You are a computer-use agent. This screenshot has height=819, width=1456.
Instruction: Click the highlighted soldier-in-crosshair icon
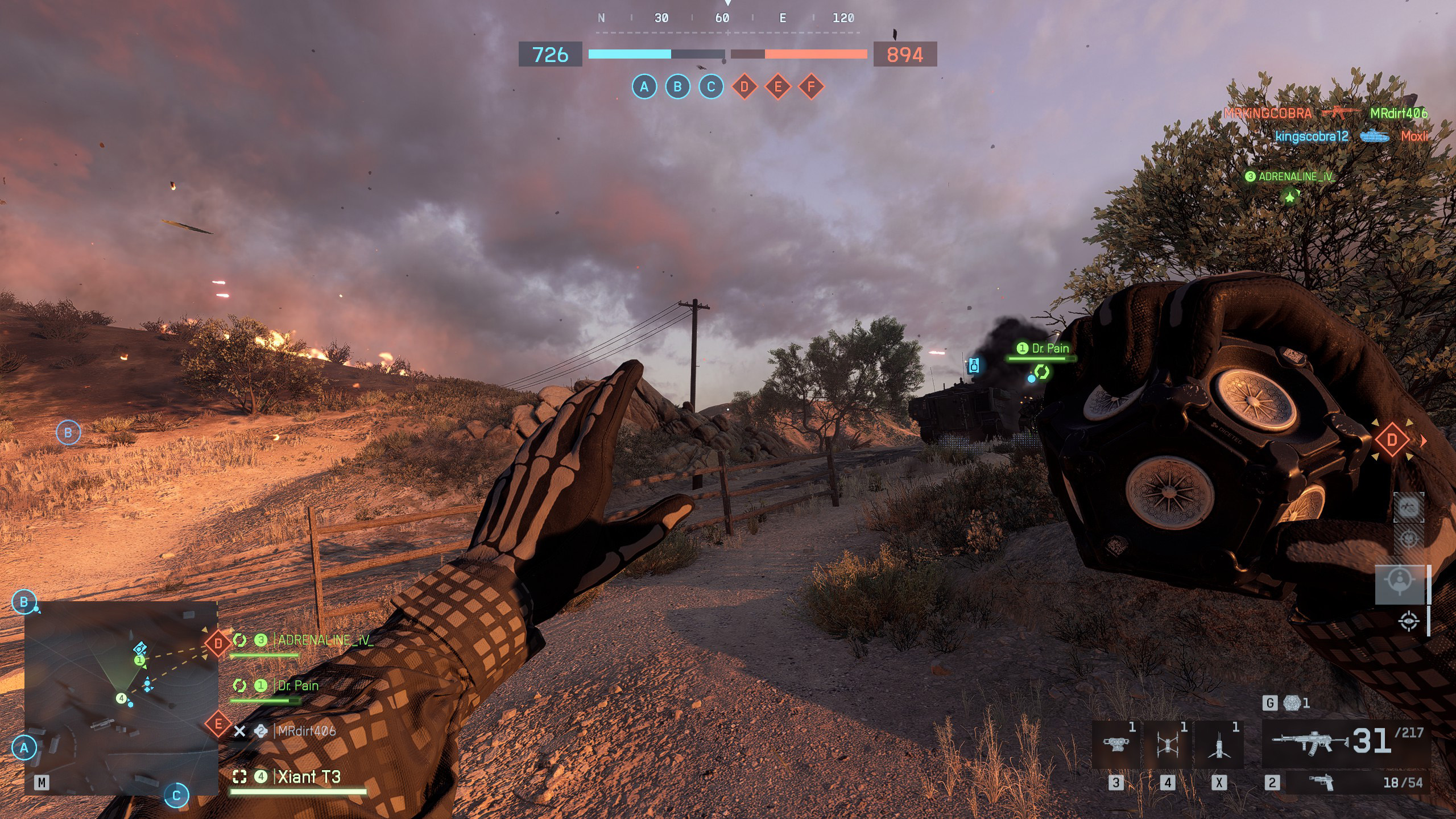(1399, 584)
